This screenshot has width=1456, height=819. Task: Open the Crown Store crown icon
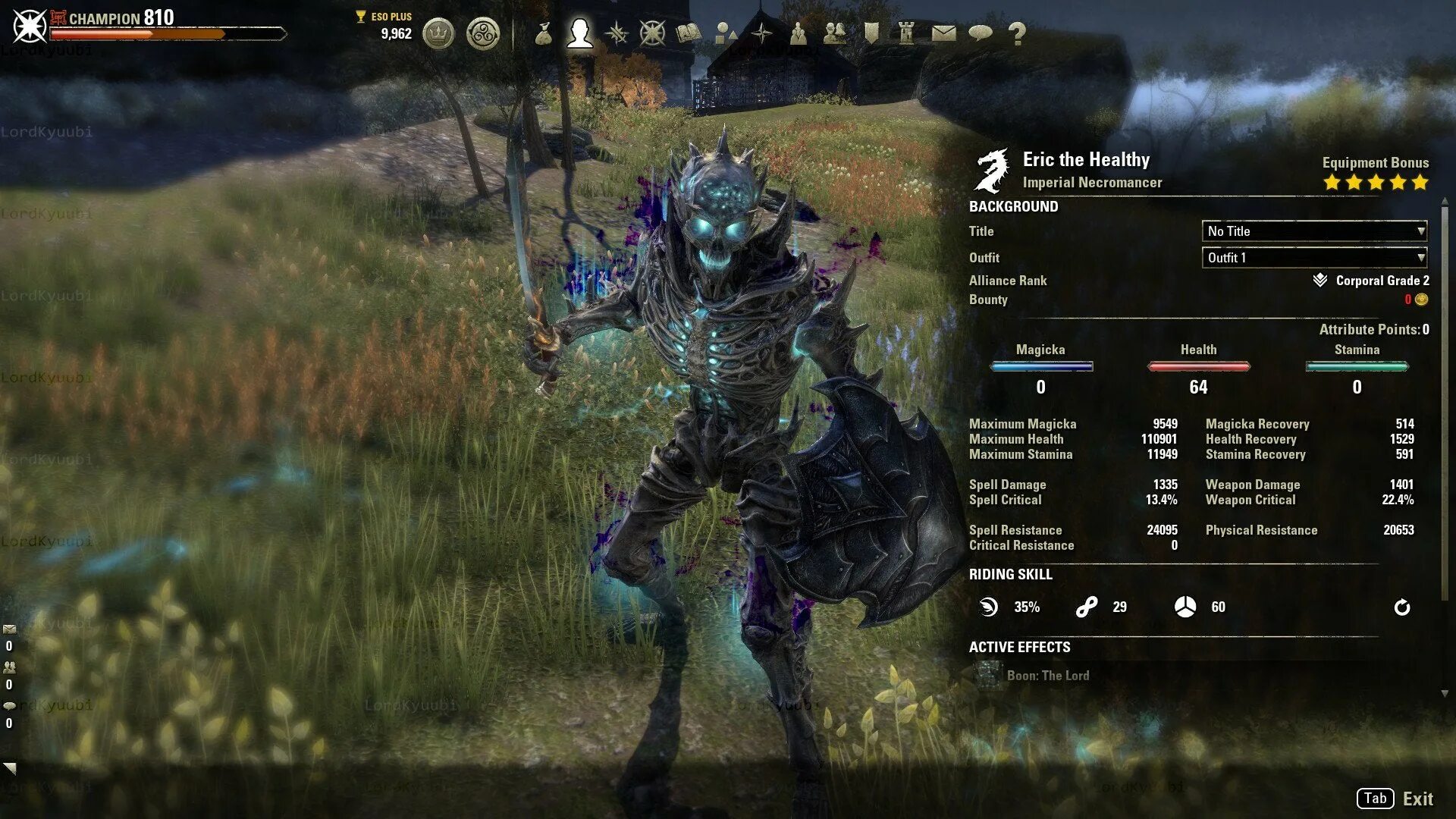point(438,33)
